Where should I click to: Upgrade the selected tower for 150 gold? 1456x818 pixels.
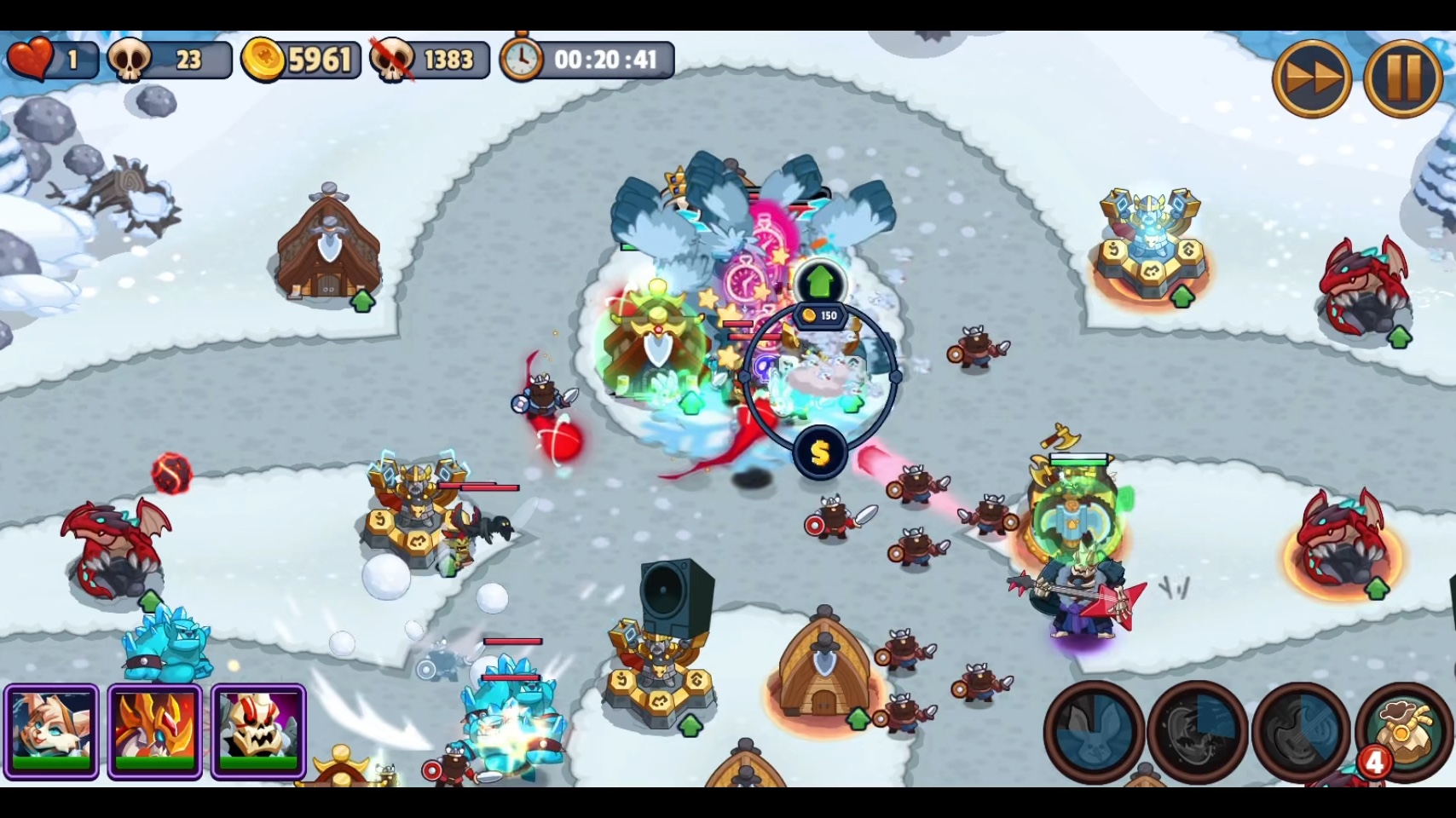tap(819, 283)
